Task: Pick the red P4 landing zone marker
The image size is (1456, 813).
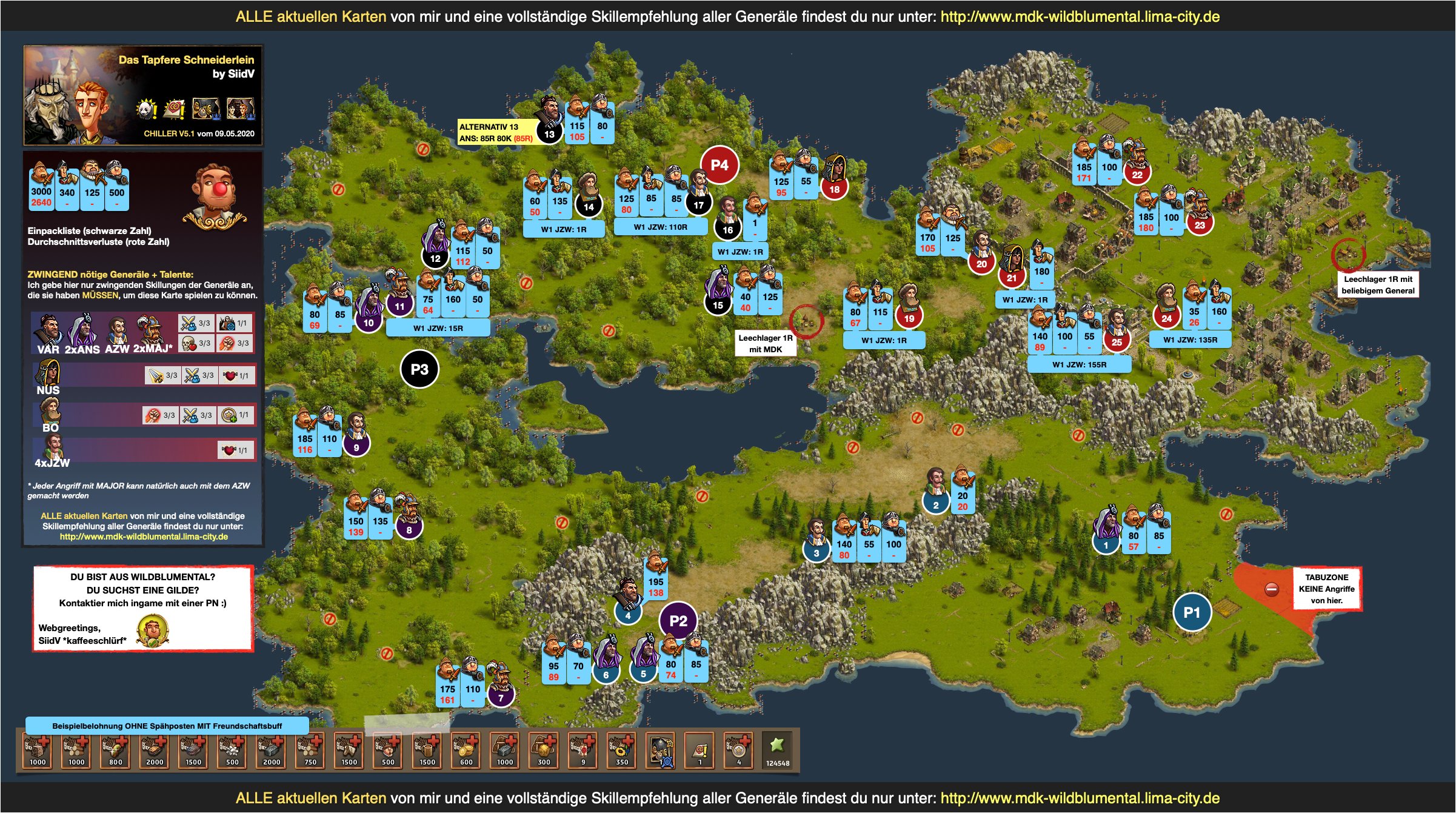Action: (719, 165)
